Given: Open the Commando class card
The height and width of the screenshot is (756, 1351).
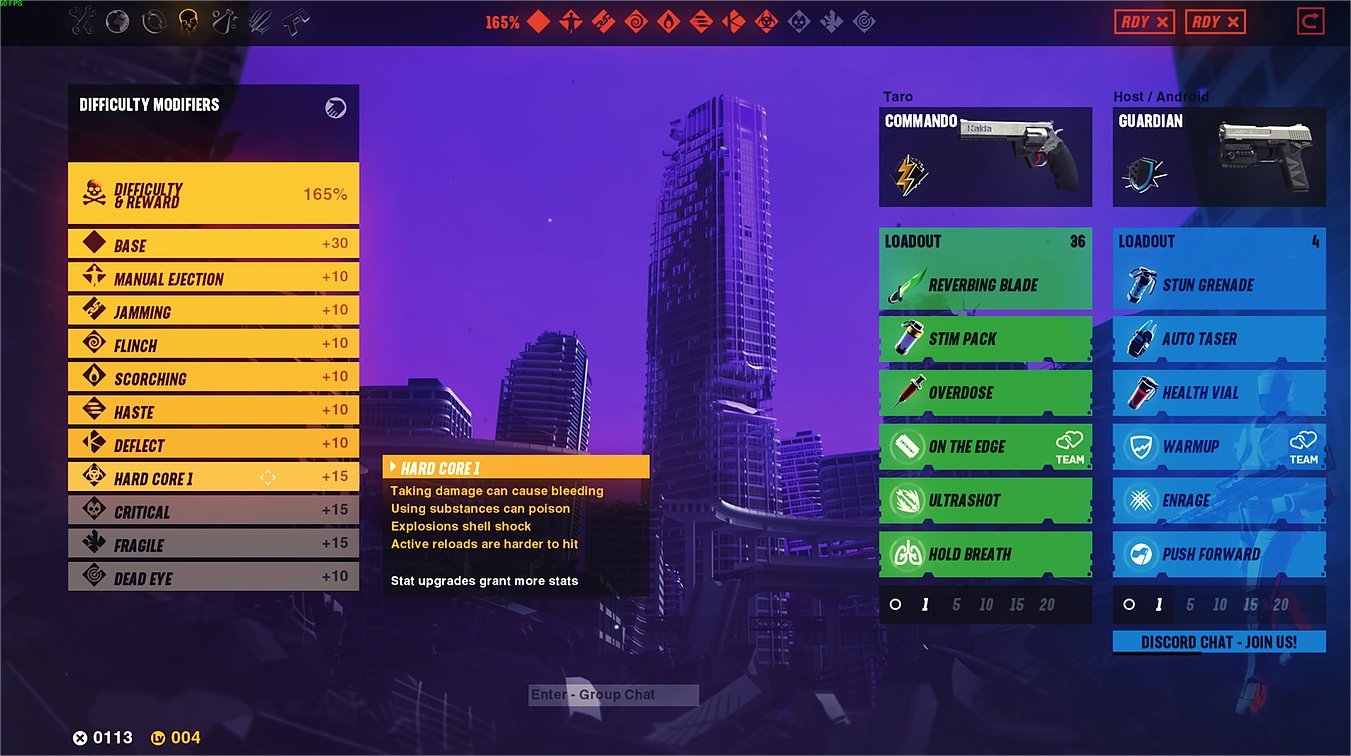Looking at the screenshot, I should (985, 157).
